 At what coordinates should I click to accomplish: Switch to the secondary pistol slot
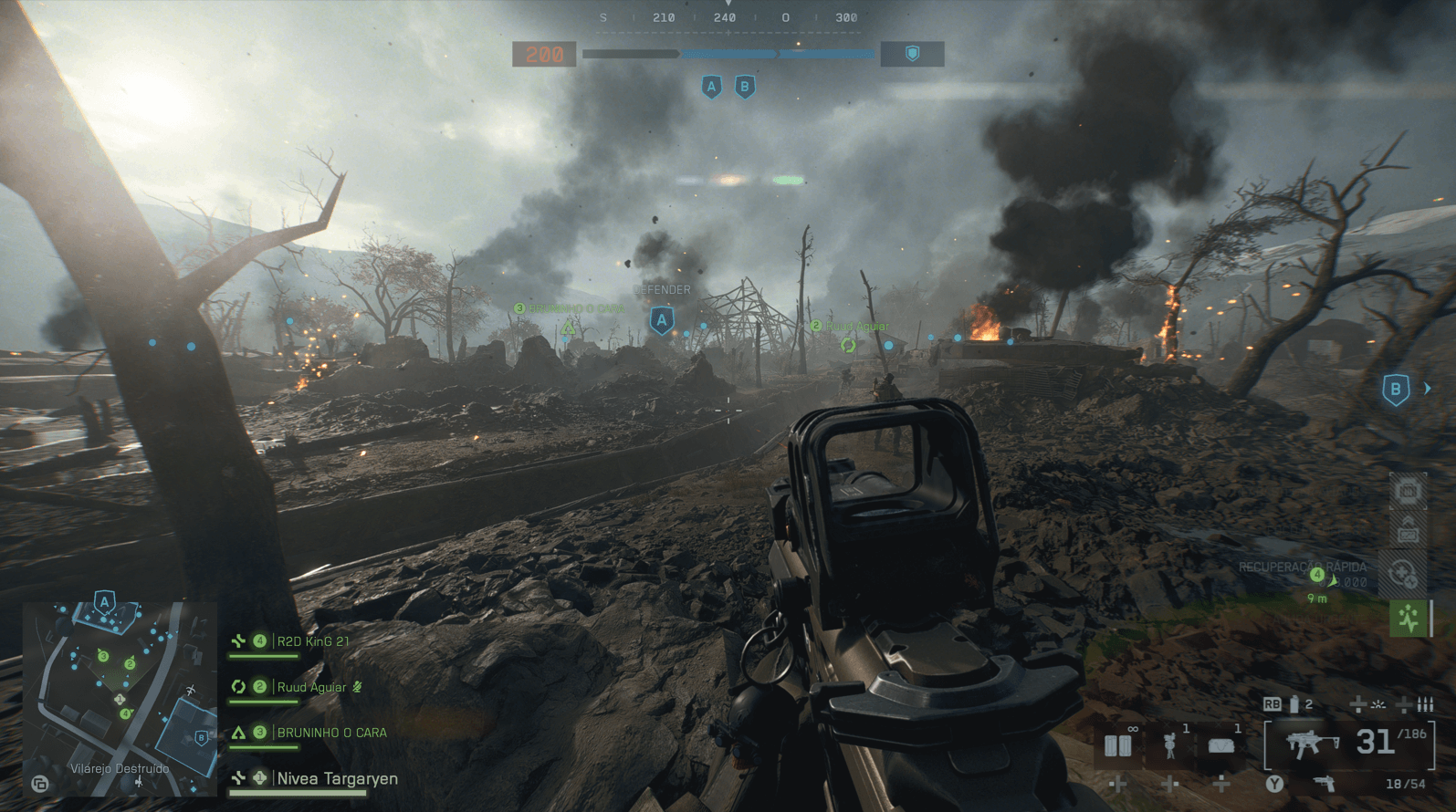click(1323, 784)
